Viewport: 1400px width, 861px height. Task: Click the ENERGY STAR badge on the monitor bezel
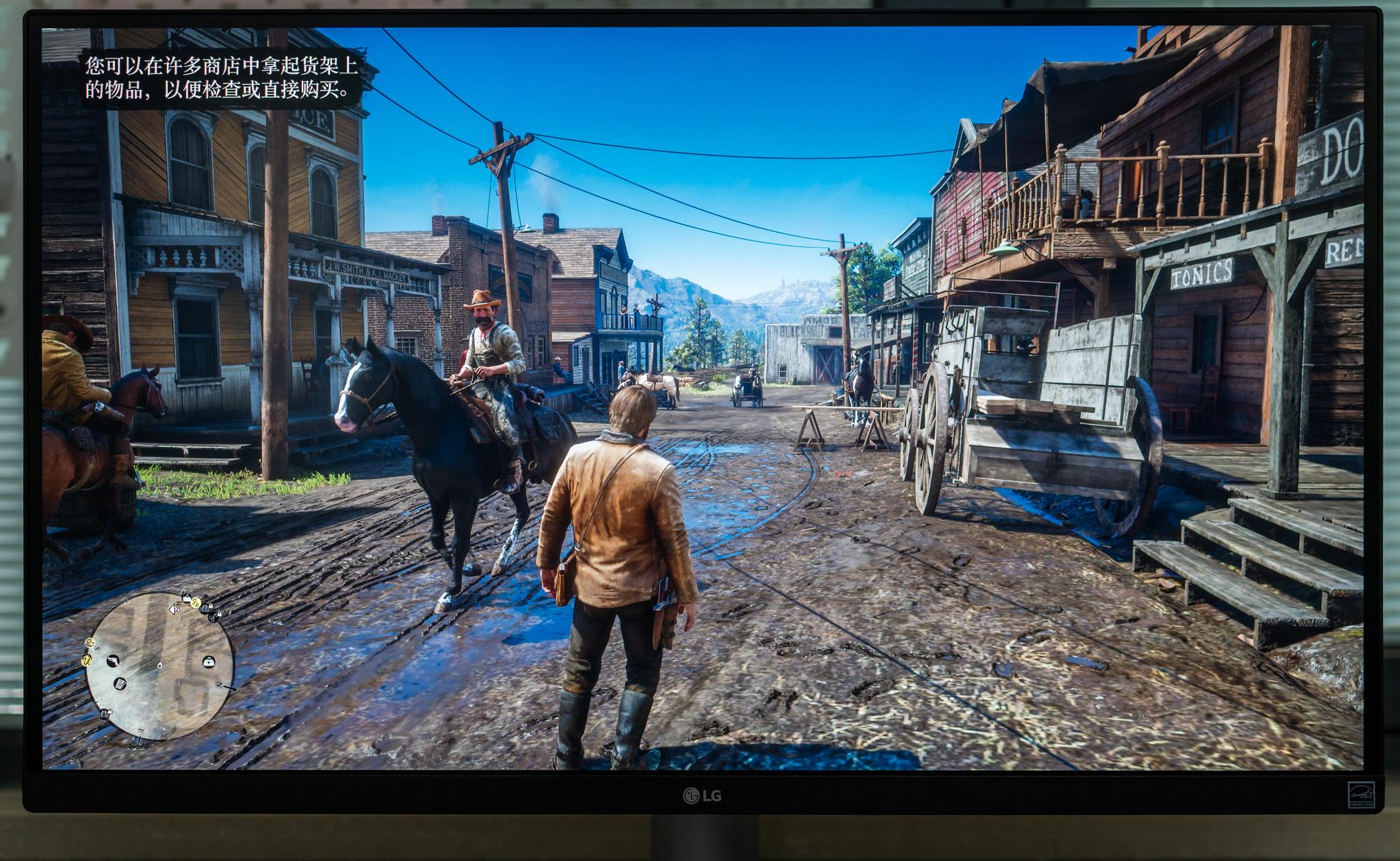(x=1361, y=795)
